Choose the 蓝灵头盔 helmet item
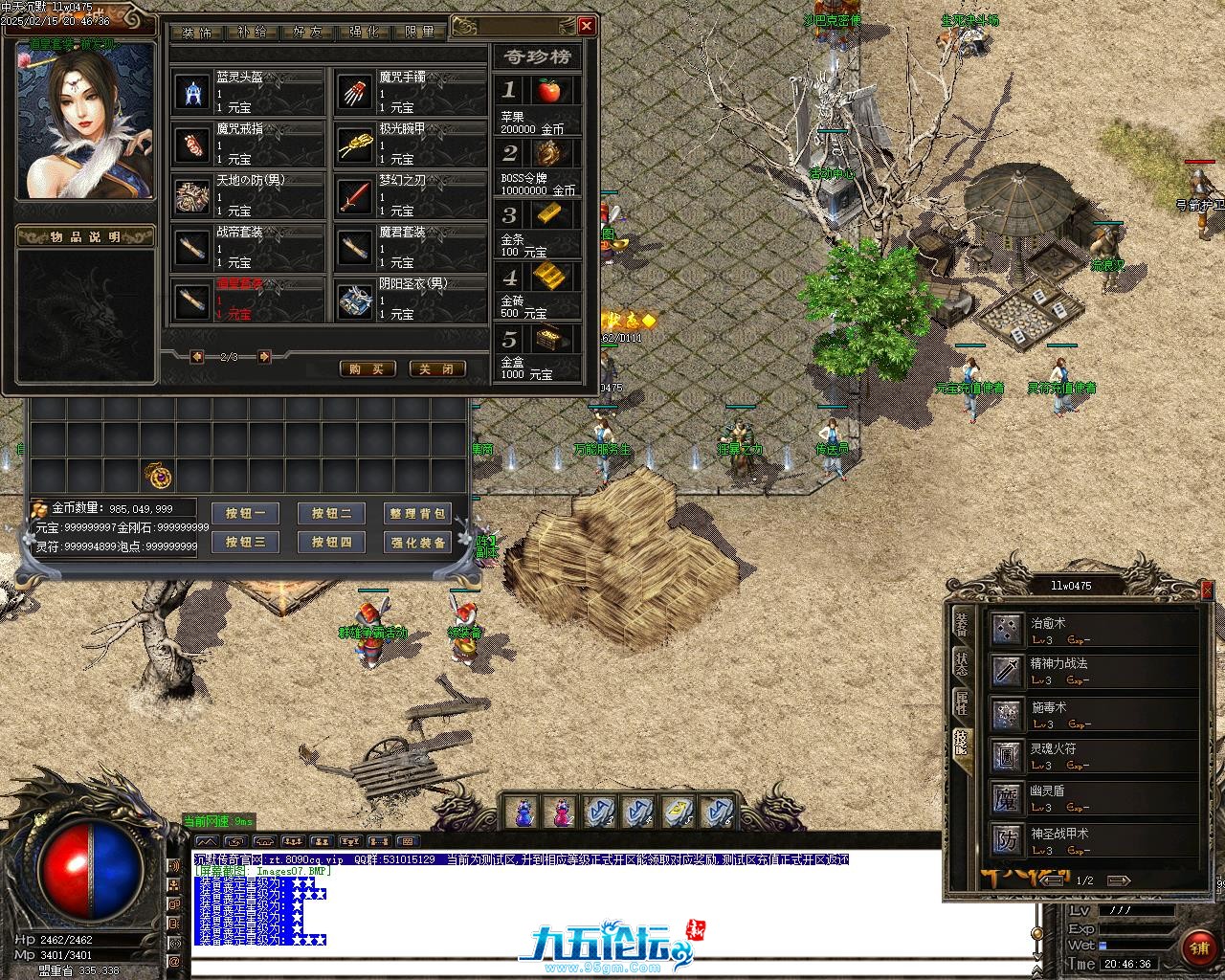The width and height of the screenshot is (1225, 980). (x=194, y=93)
